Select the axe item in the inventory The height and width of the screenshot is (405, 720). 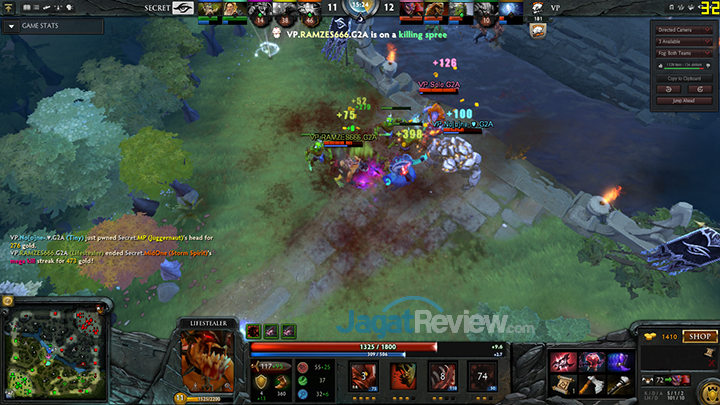point(591,382)
